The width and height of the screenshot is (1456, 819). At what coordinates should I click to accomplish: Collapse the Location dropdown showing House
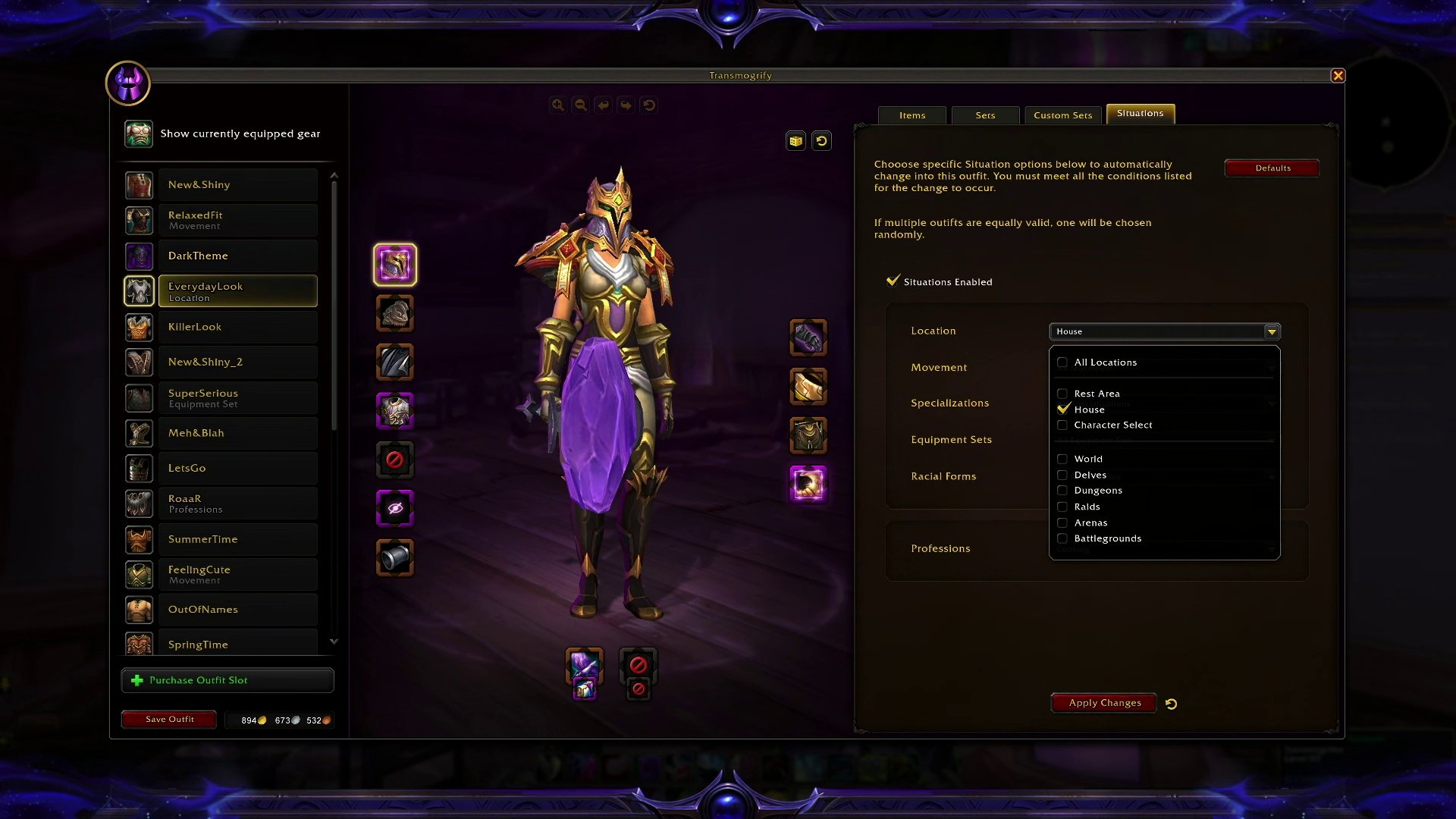(1271, 331)
